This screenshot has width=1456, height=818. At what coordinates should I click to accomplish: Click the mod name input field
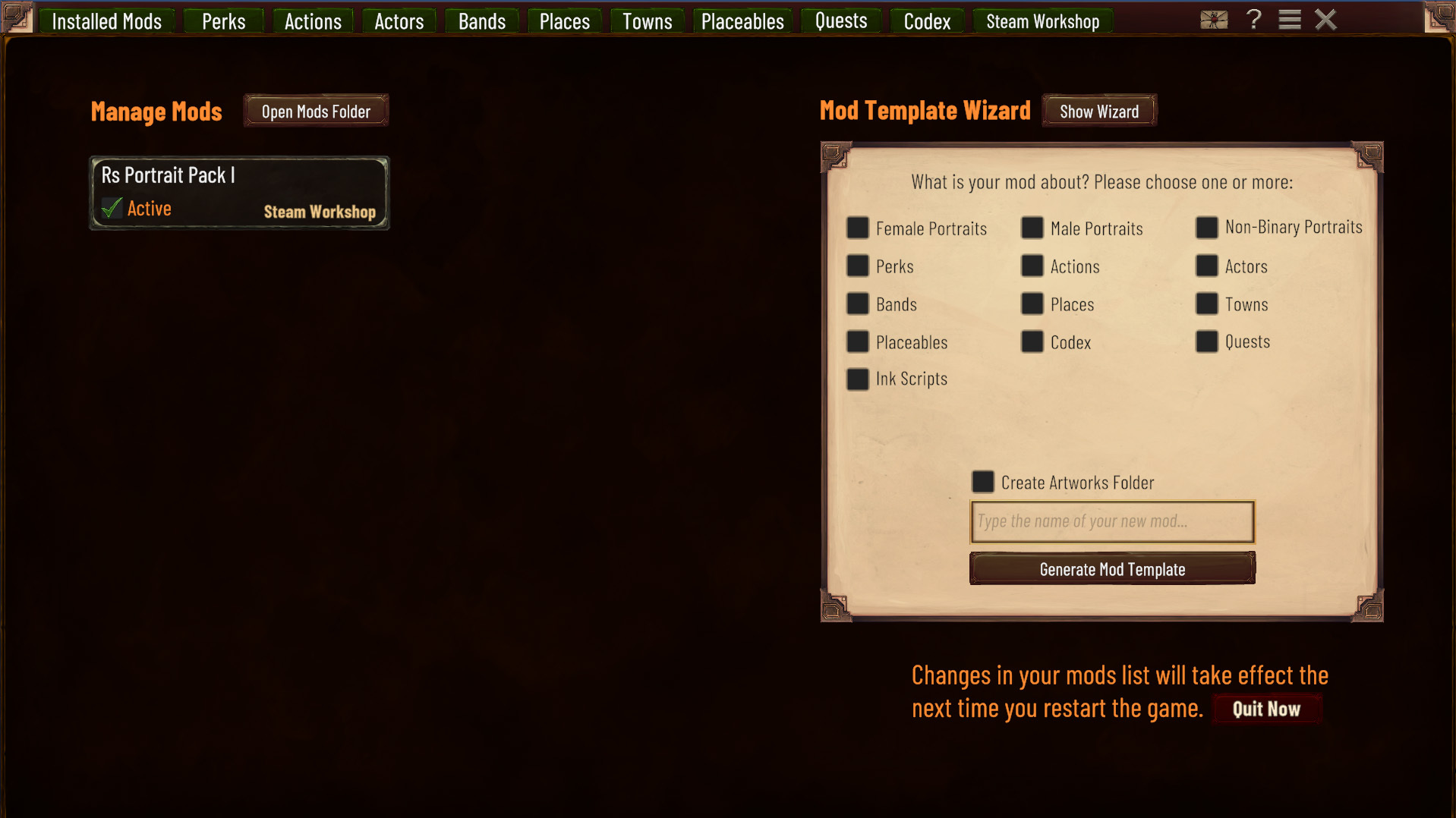1111,521
